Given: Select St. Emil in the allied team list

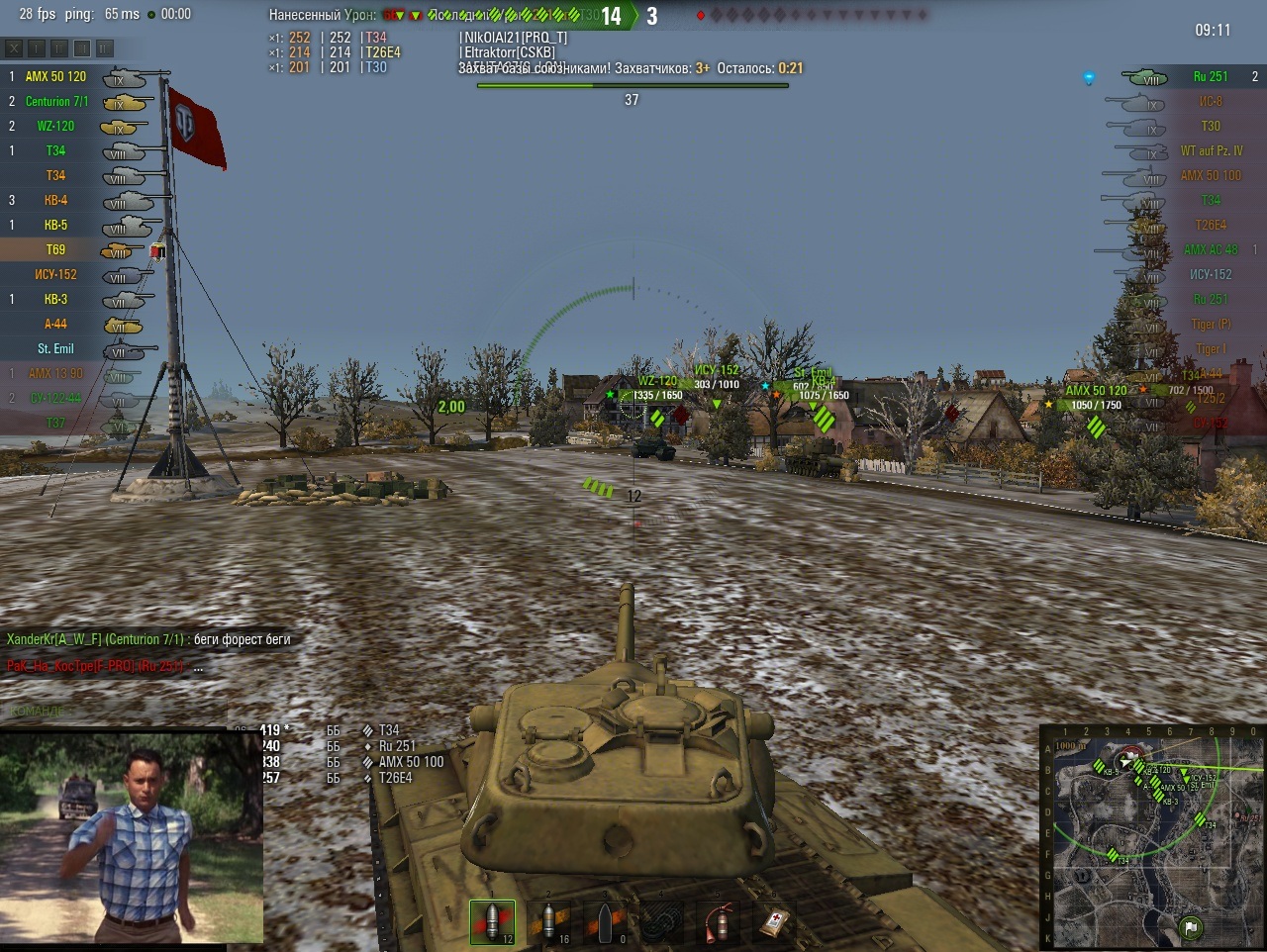Looking at the screenshot, I should click(x=55, y=348).
